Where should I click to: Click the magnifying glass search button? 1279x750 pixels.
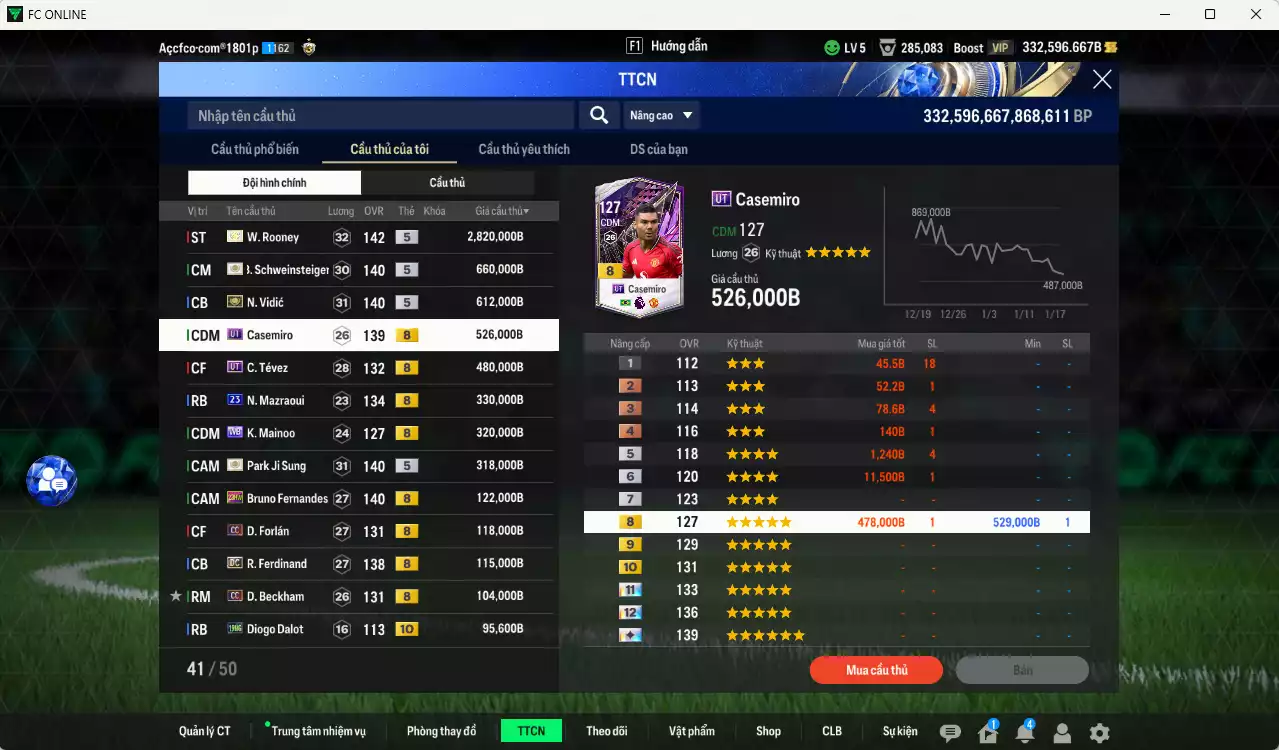point(598,116)
